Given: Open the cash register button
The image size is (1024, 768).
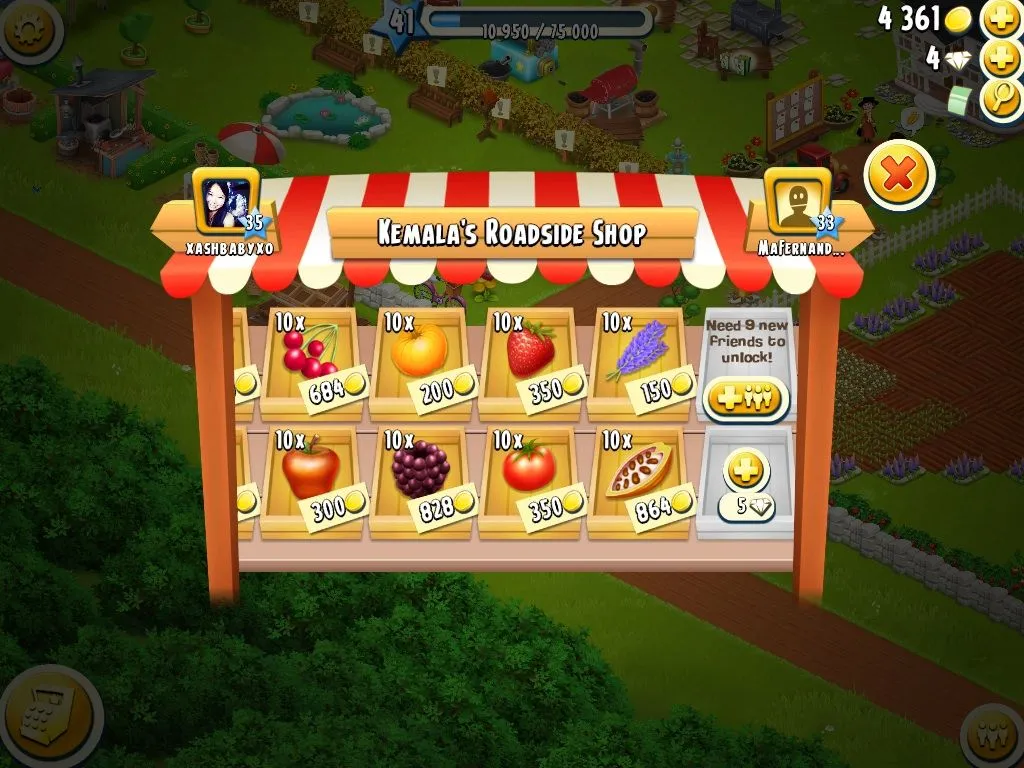Looking at the screenshot, I should coord(45,715).
